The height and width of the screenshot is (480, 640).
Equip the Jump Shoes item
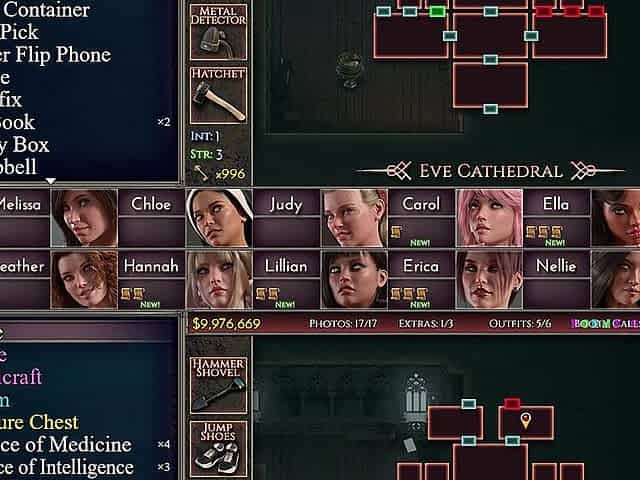coord(218,448)
